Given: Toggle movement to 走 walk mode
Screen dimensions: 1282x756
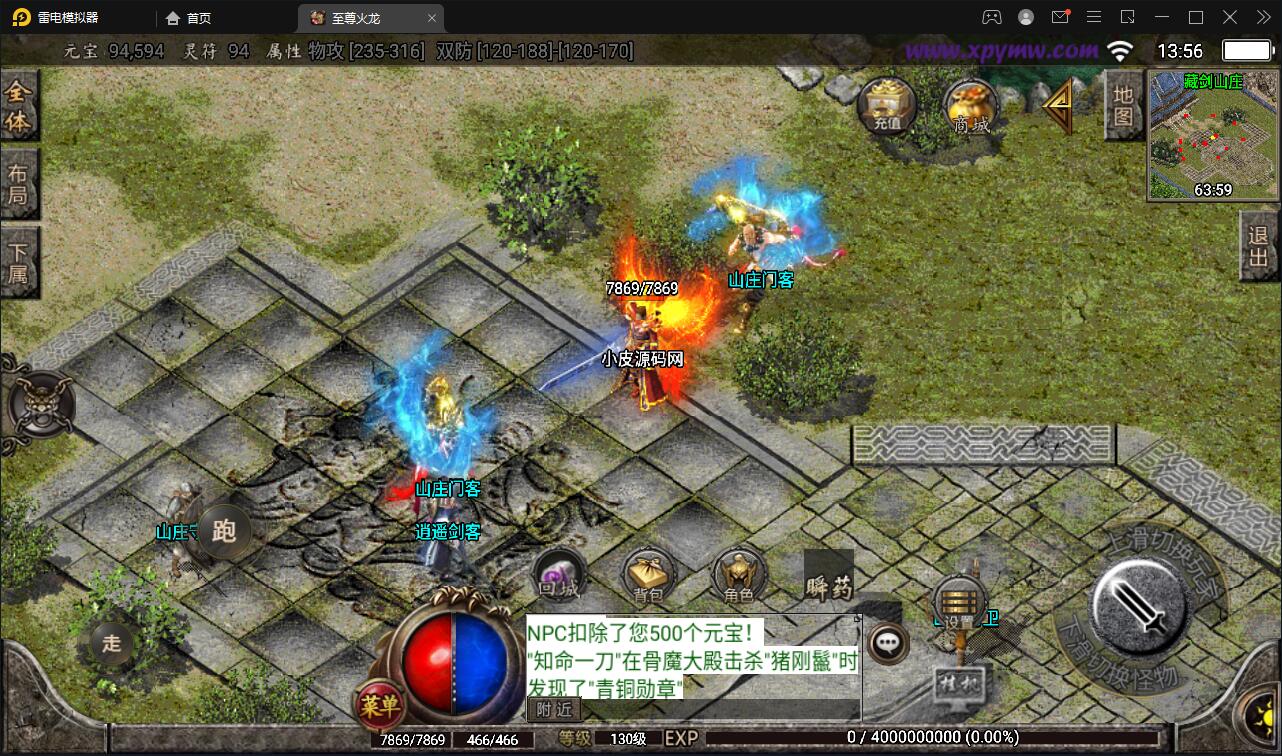Looking at the screenshot, I should (110, 645).
